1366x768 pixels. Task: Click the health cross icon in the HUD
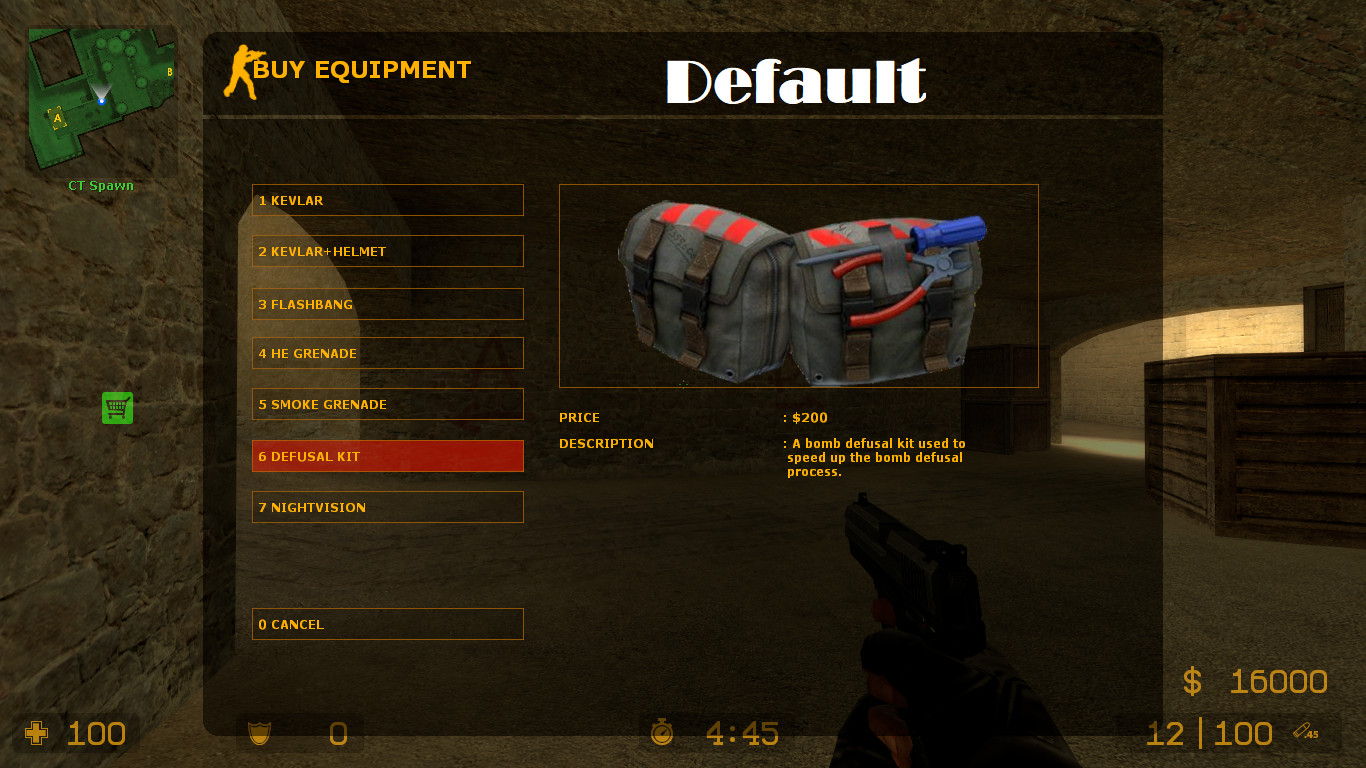point(37,733)
